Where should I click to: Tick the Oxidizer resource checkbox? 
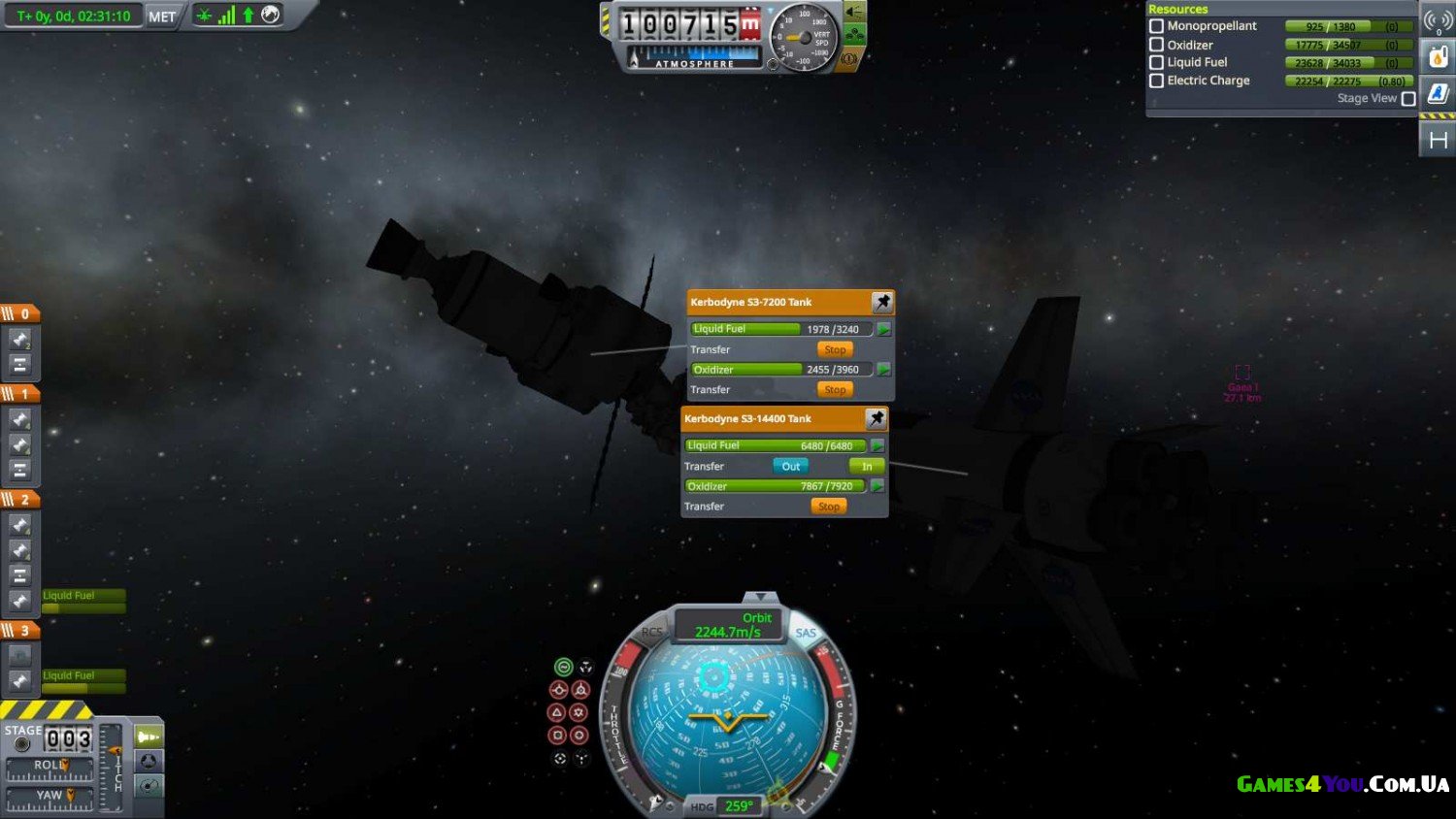pyautogui.click(x=1156, y=45)
